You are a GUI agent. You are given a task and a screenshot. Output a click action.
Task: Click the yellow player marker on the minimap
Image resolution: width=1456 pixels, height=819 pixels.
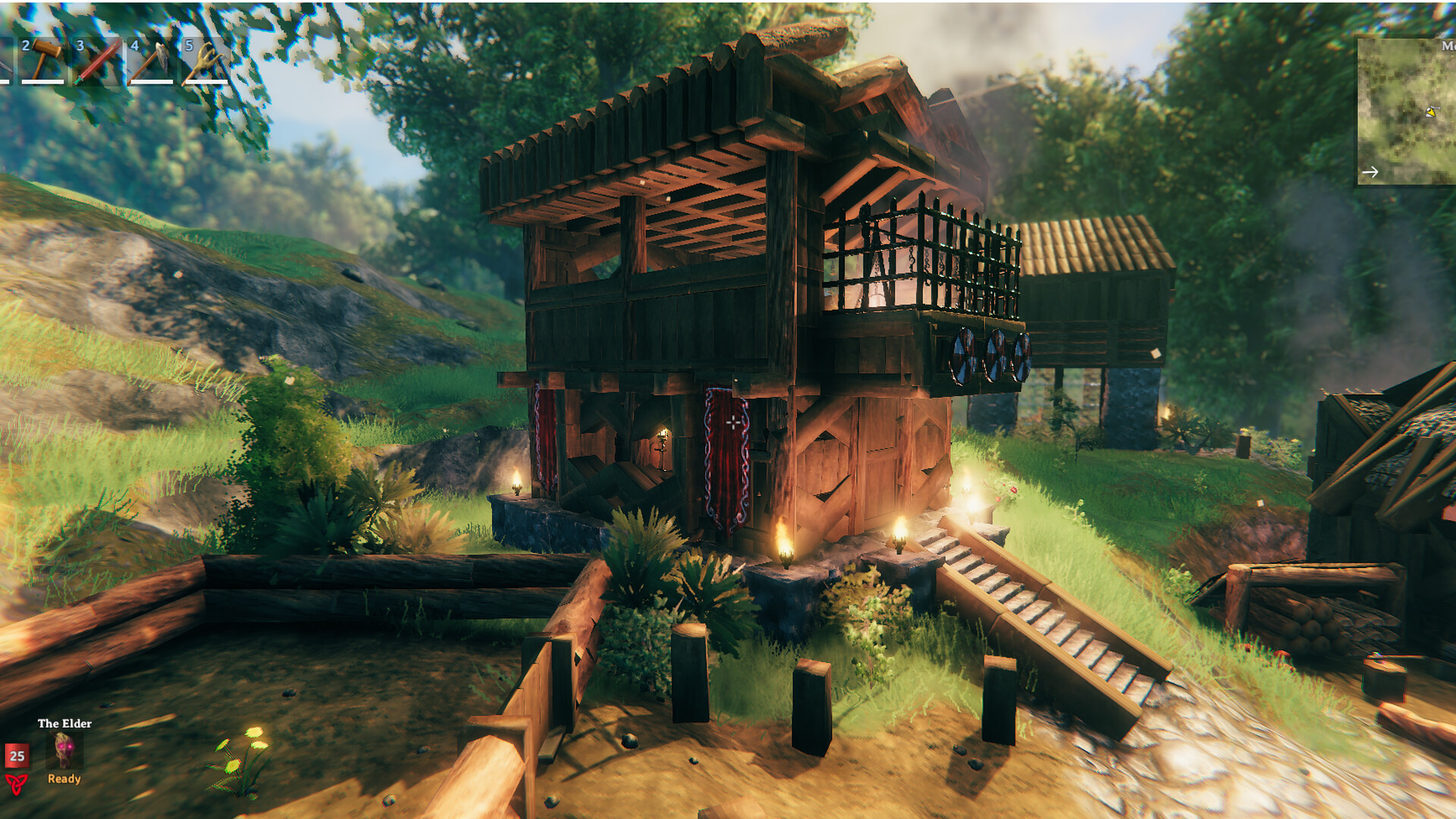click(1431, 112)
